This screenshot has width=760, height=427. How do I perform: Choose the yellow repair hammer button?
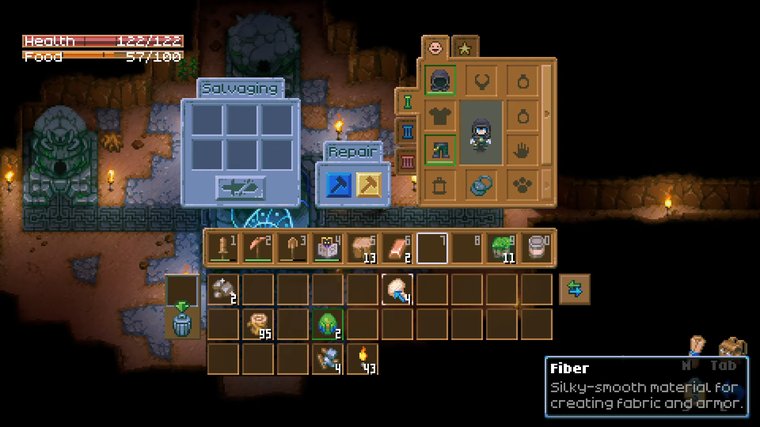369,185
